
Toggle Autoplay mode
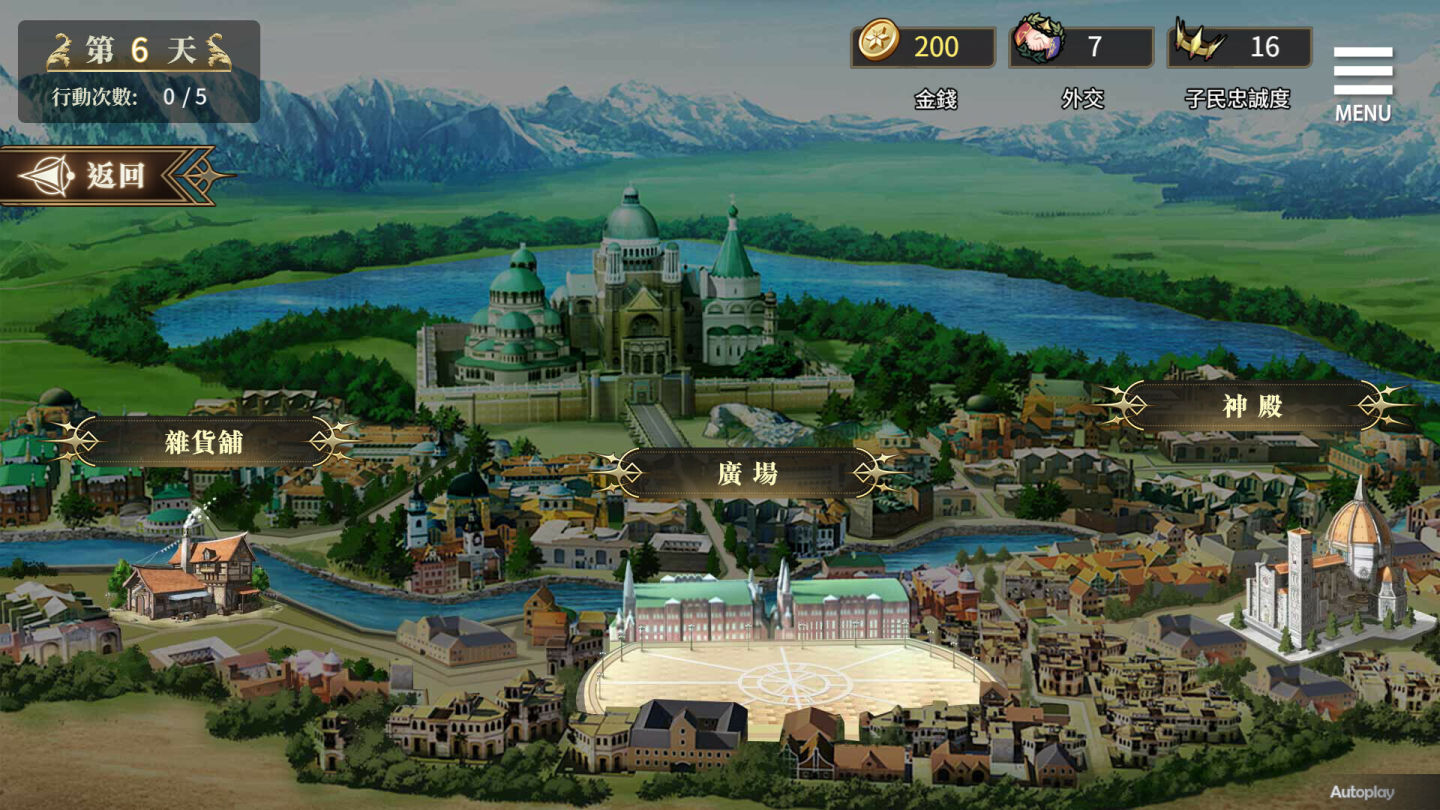pyautogui.click(x=1361, y=792)
